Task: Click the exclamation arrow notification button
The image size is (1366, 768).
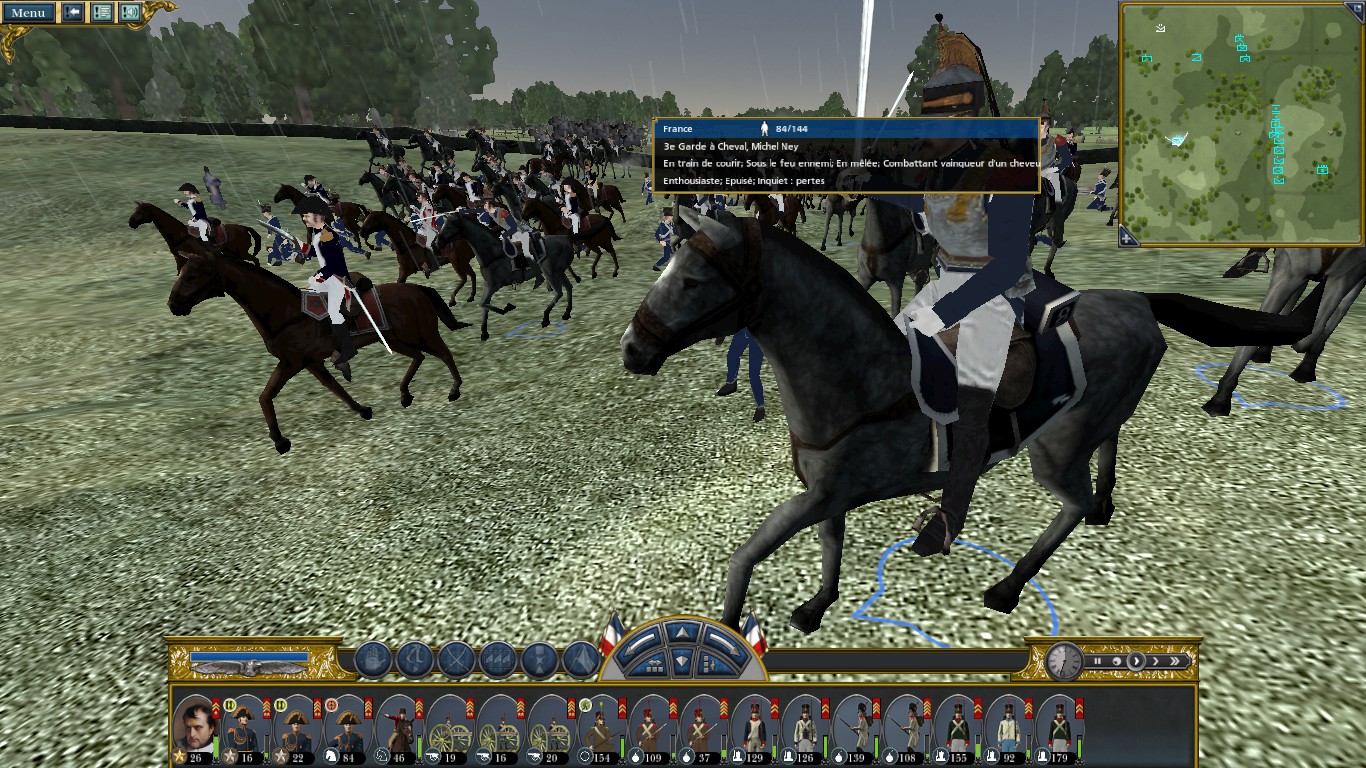Action: pyautogui.click(x=73, y=13)
